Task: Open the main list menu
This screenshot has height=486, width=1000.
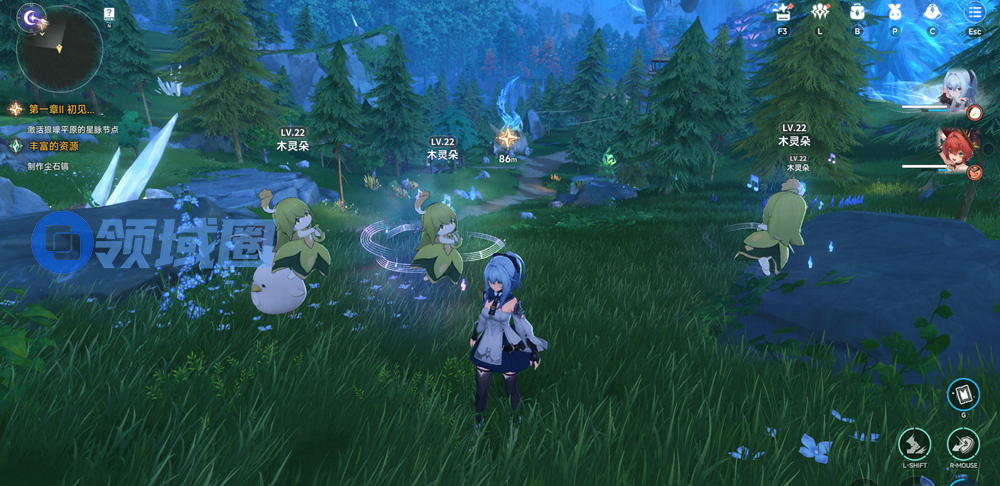Action: point(973,12)
